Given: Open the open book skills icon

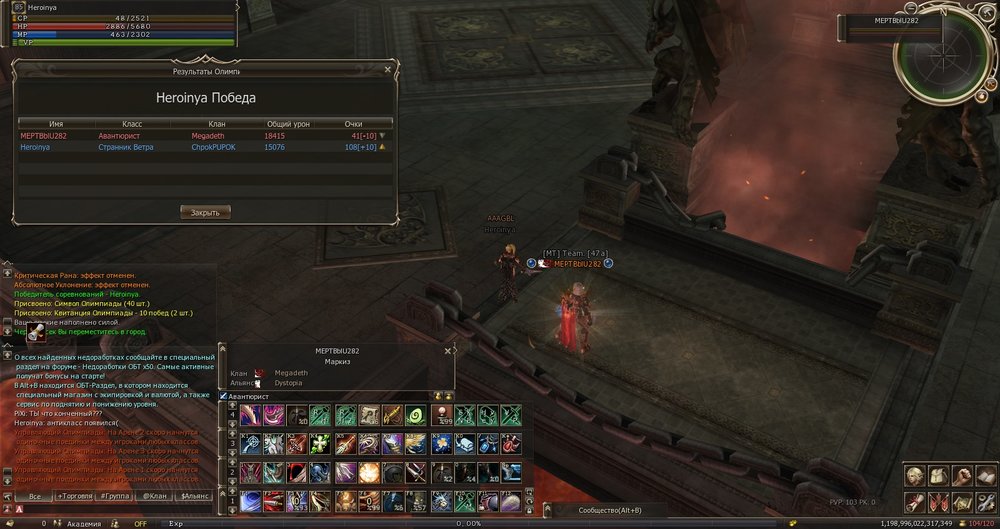Looking at the screenshot, I should [984, 477].
